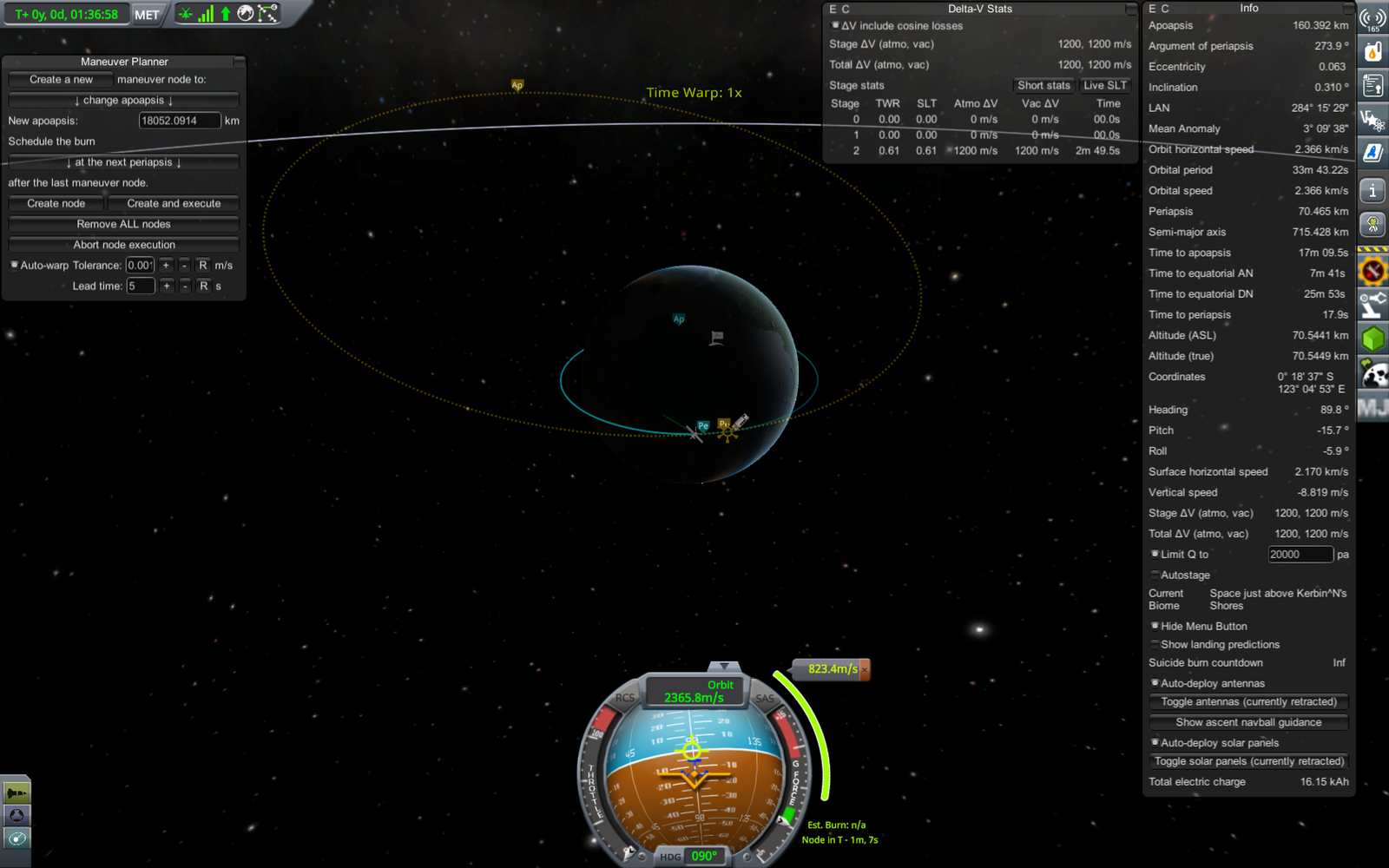
Task: Toggle antennas (currently retracted)
Action: [x=1248, y=701]
